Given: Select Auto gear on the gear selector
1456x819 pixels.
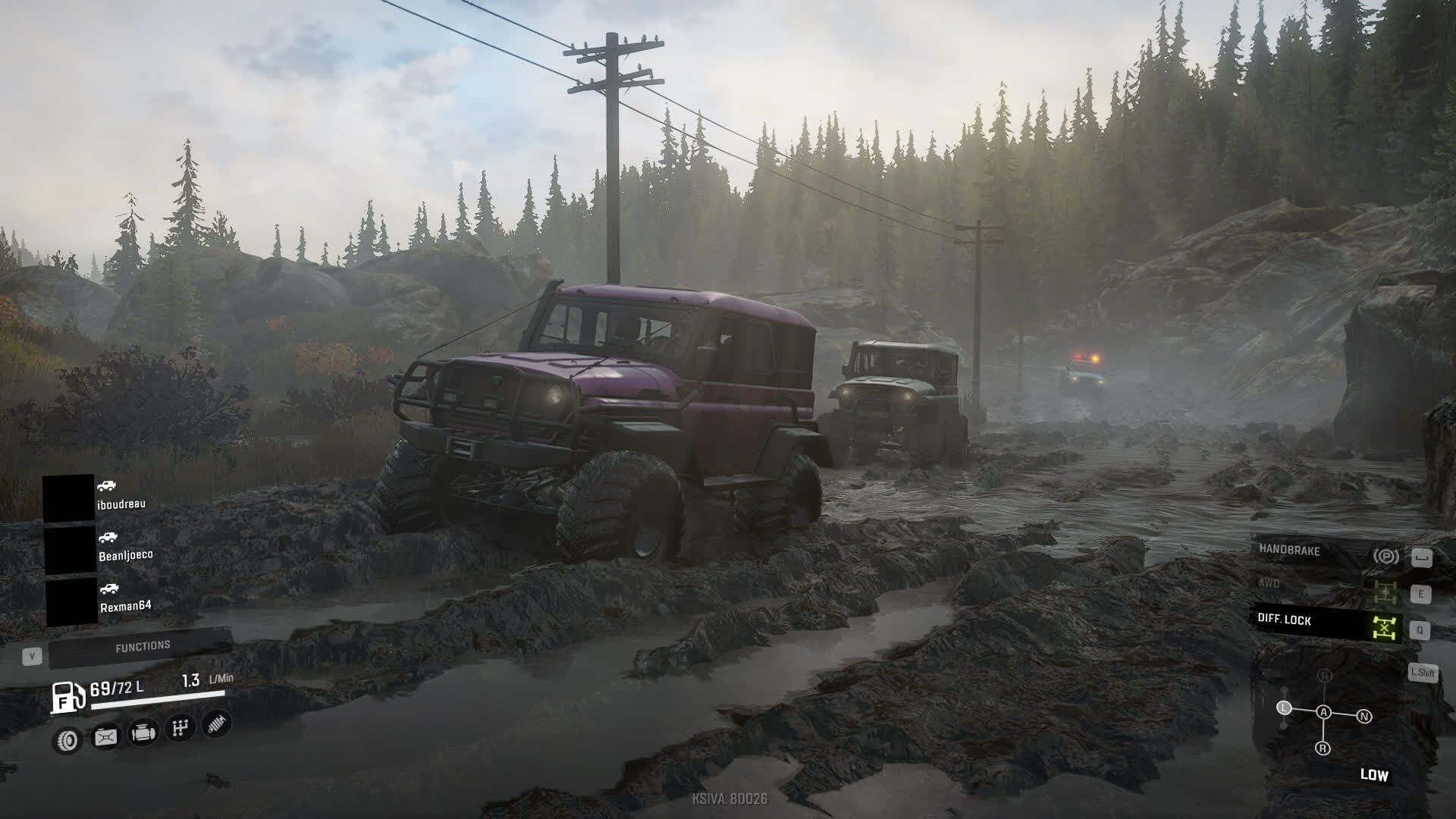Looking at the screenshot, I should (1324, 712).
